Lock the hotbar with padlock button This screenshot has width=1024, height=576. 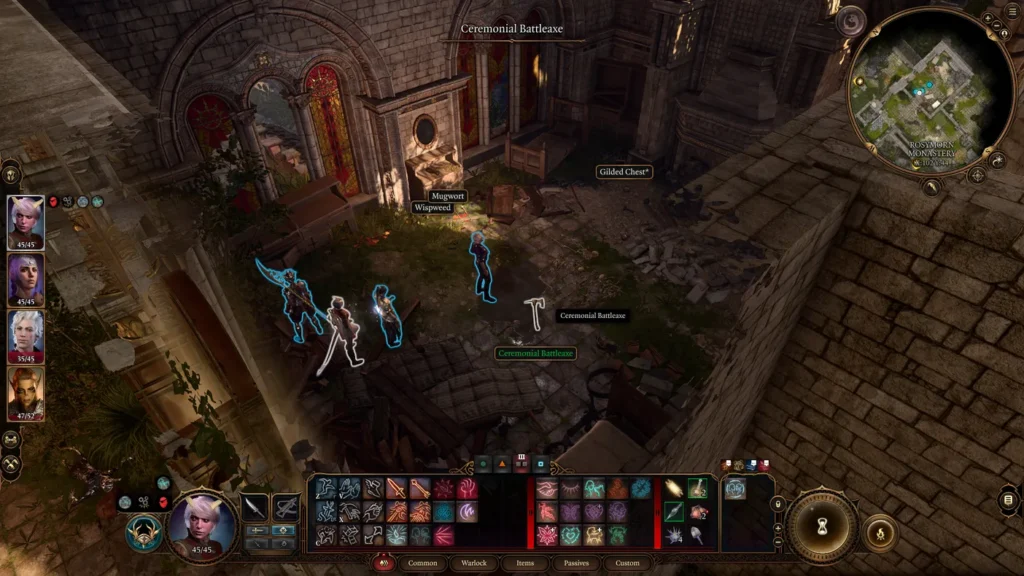point(778,503)
